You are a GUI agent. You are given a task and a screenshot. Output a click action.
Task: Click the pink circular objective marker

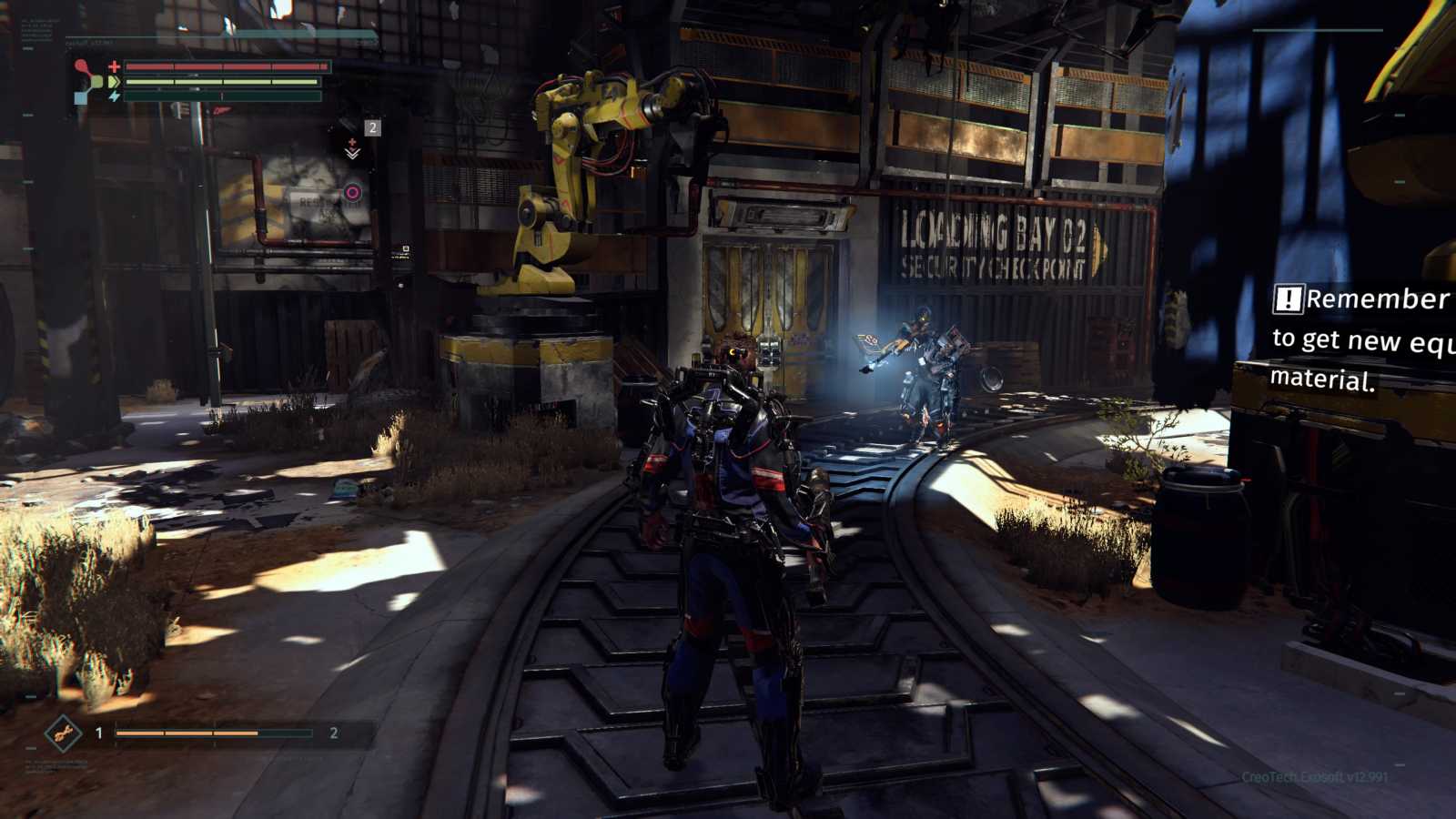352,192
